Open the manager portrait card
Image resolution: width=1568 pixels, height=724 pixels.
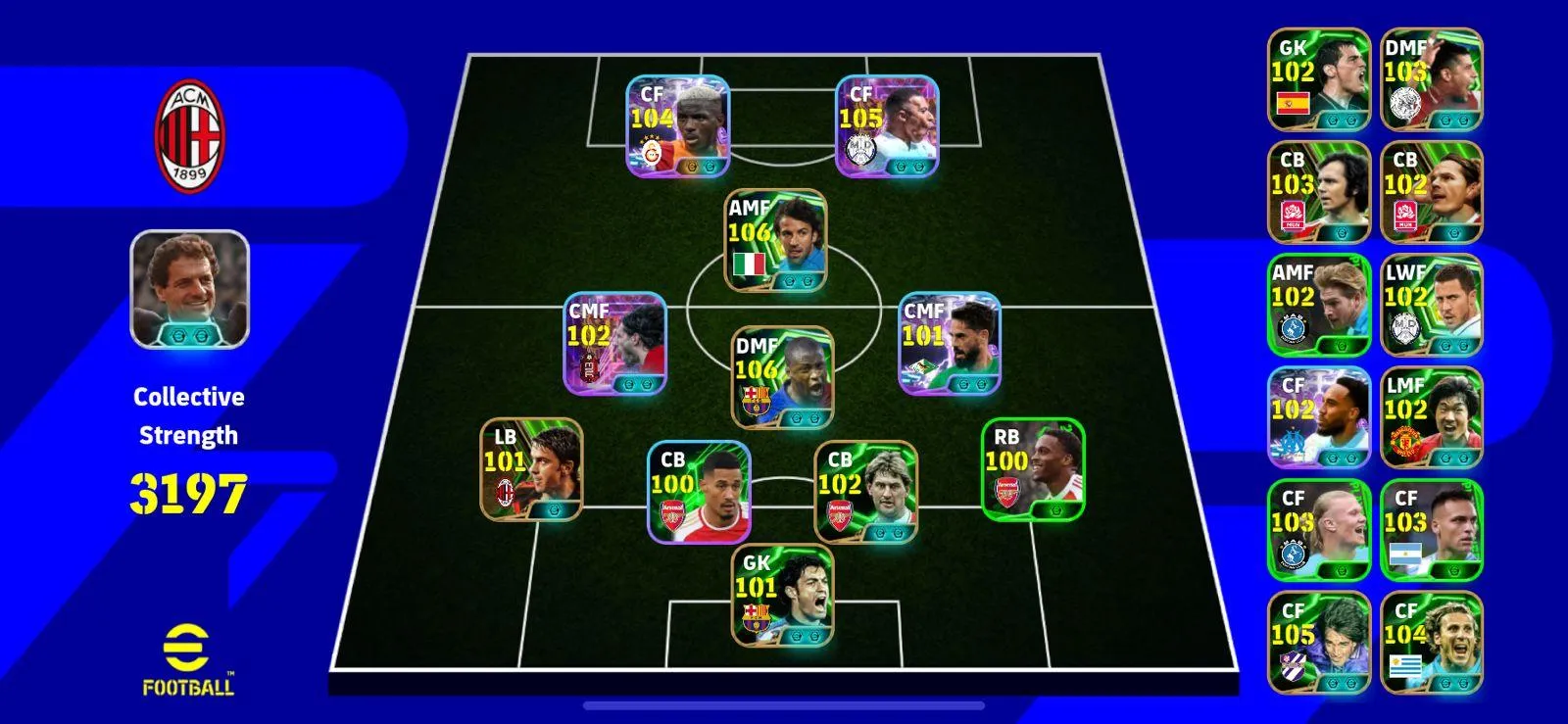click(x=190, y=289)
